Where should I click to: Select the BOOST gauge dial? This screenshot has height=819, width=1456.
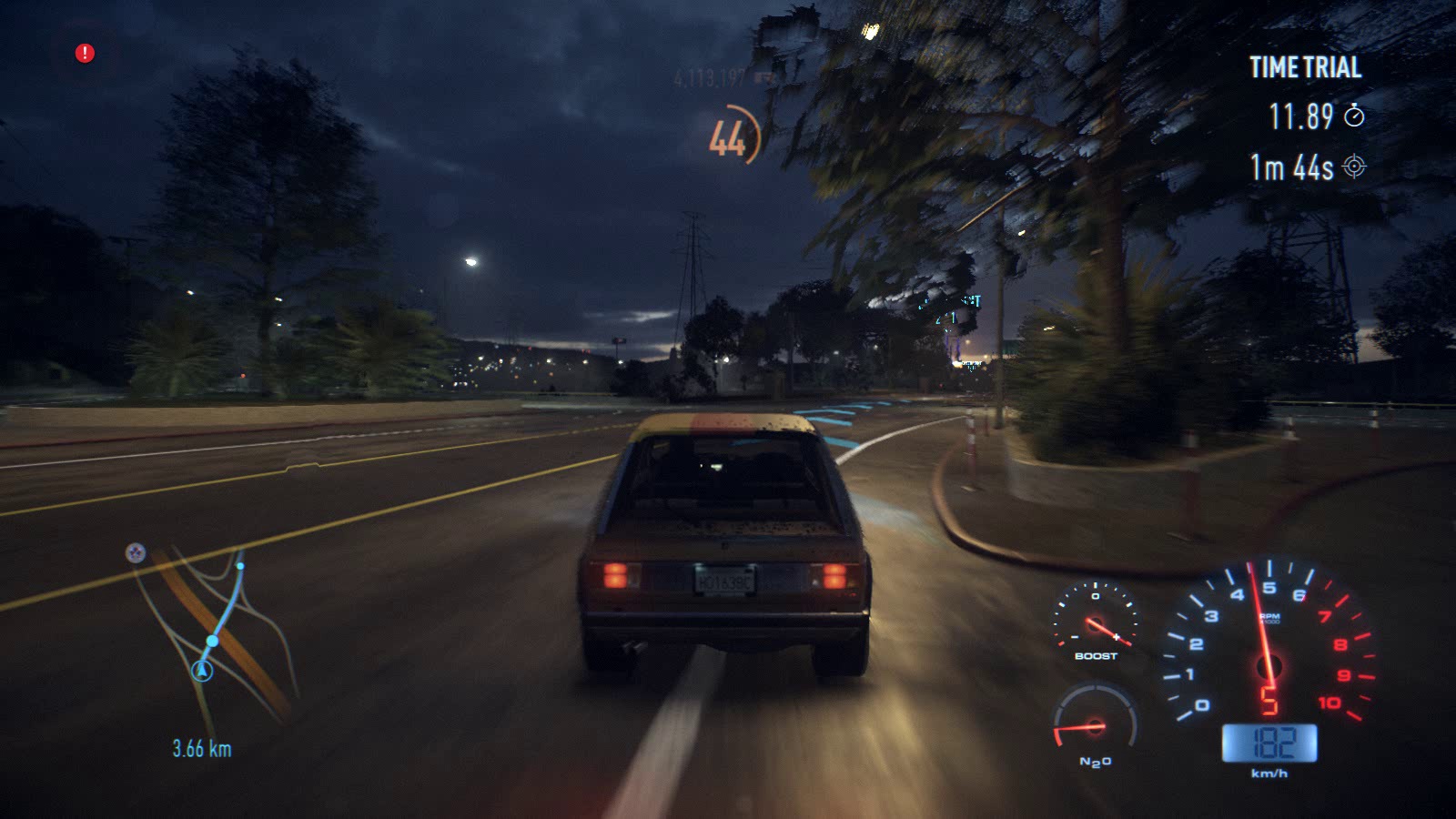pyautogui.click(x=1096, y=618)
